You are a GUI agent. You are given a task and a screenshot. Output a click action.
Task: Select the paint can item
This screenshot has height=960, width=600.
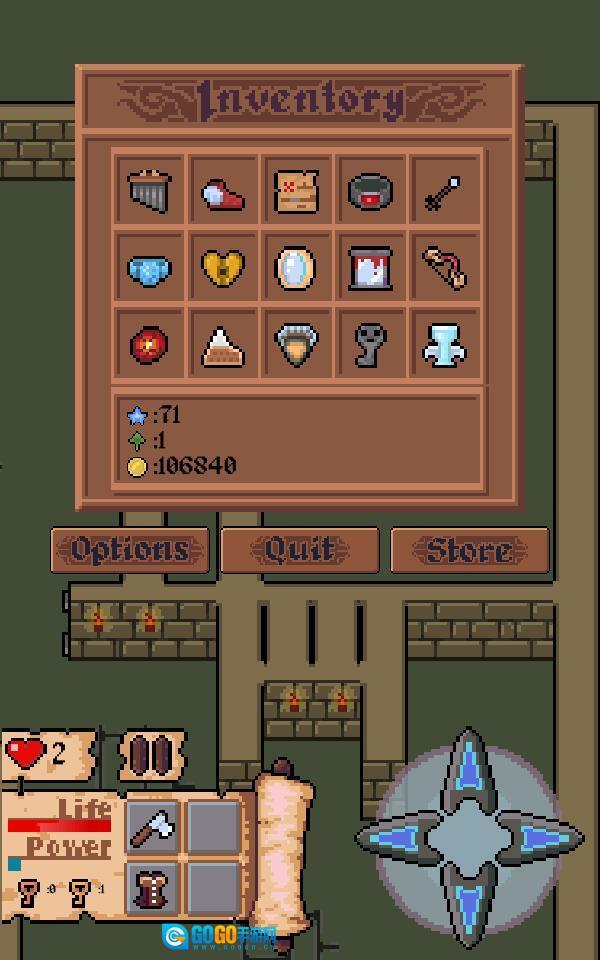(371, 268)
